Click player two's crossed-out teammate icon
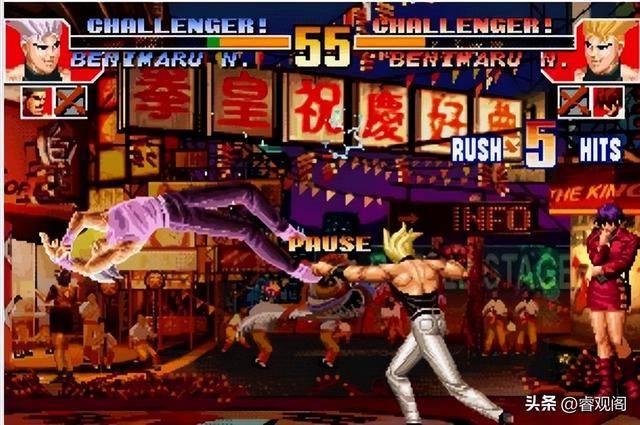640x425 pixels. pos(573,101)
